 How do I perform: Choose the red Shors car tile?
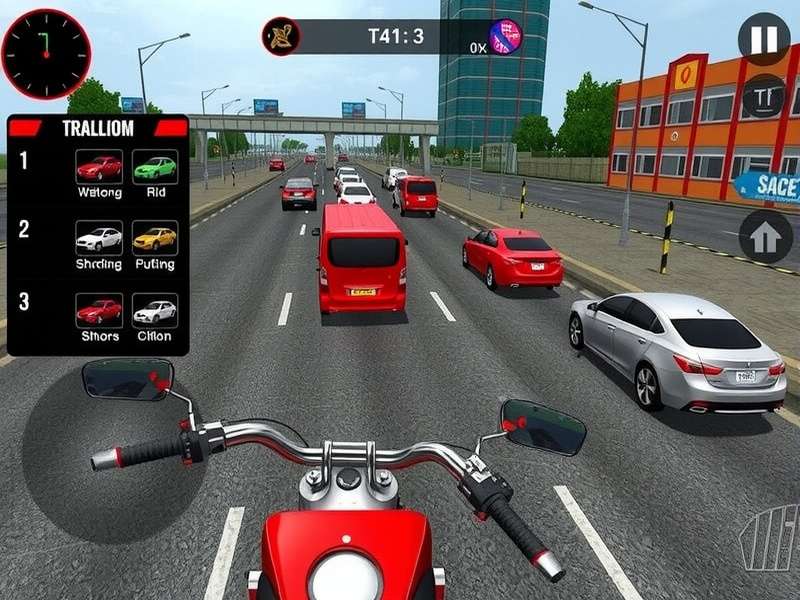point(99,310)
